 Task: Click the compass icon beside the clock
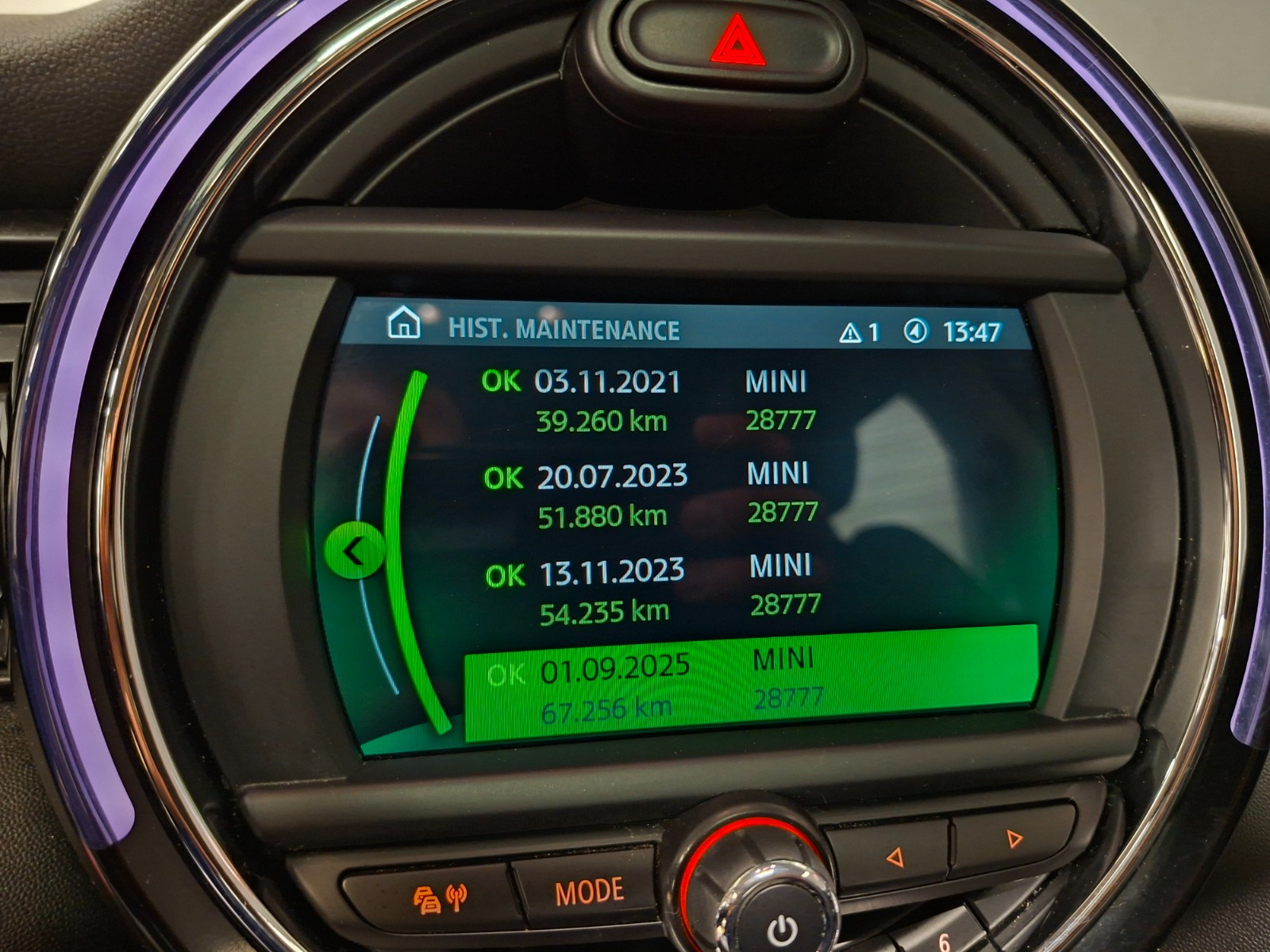915,332
